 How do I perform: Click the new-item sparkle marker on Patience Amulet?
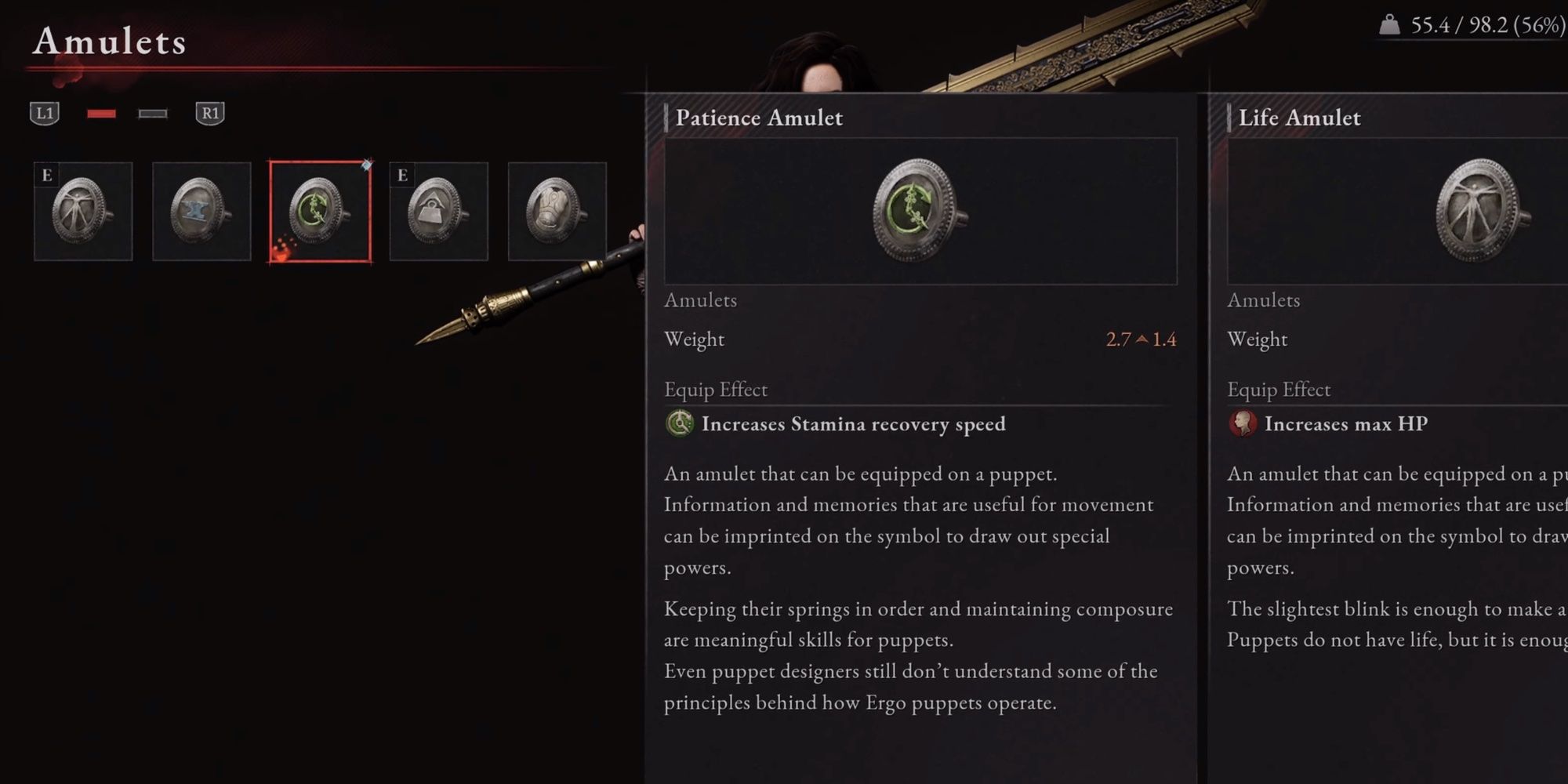pos(365,165)
